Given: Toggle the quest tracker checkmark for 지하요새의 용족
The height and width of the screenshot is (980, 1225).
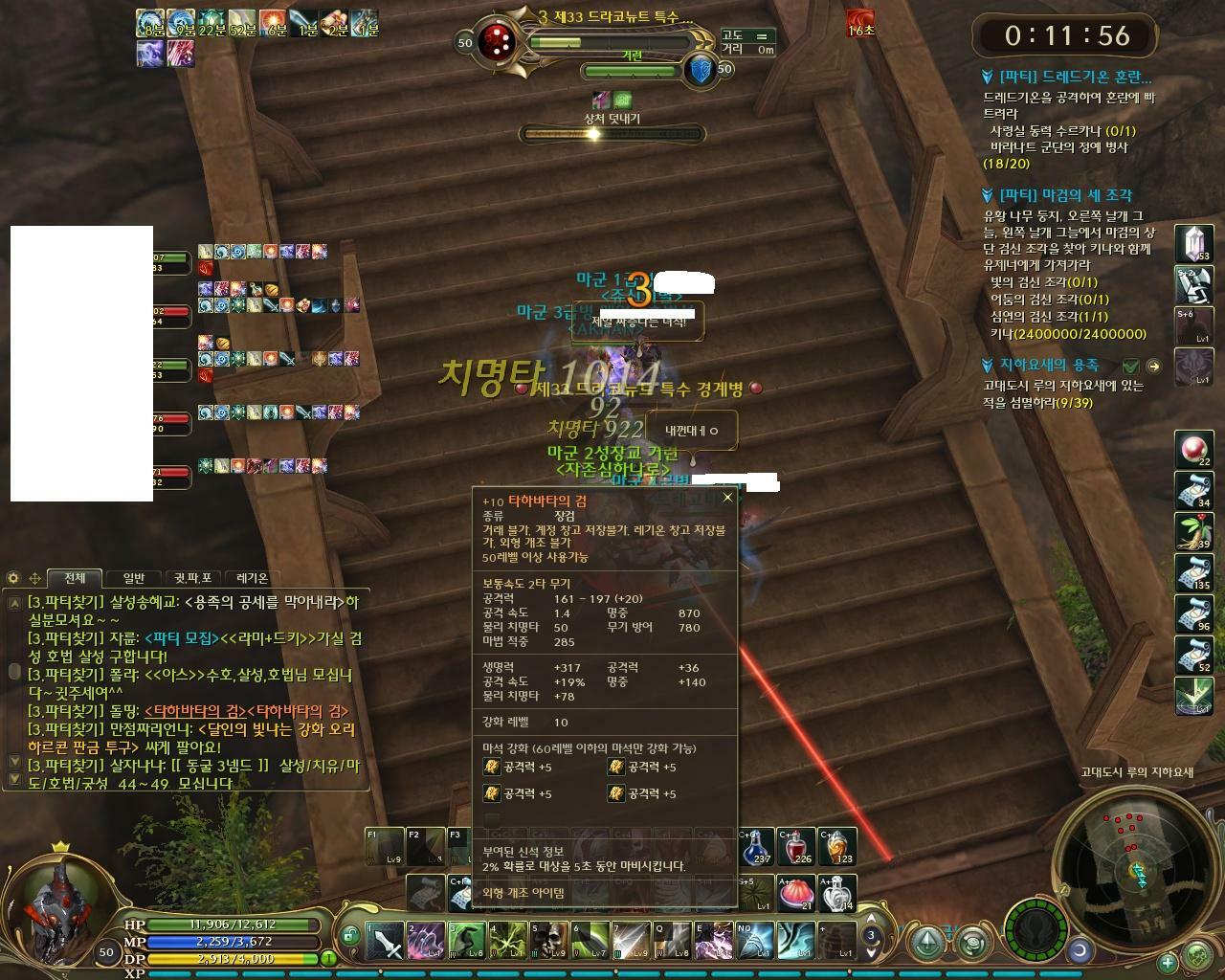Looking at the screenshot, I should [1133, 365].
